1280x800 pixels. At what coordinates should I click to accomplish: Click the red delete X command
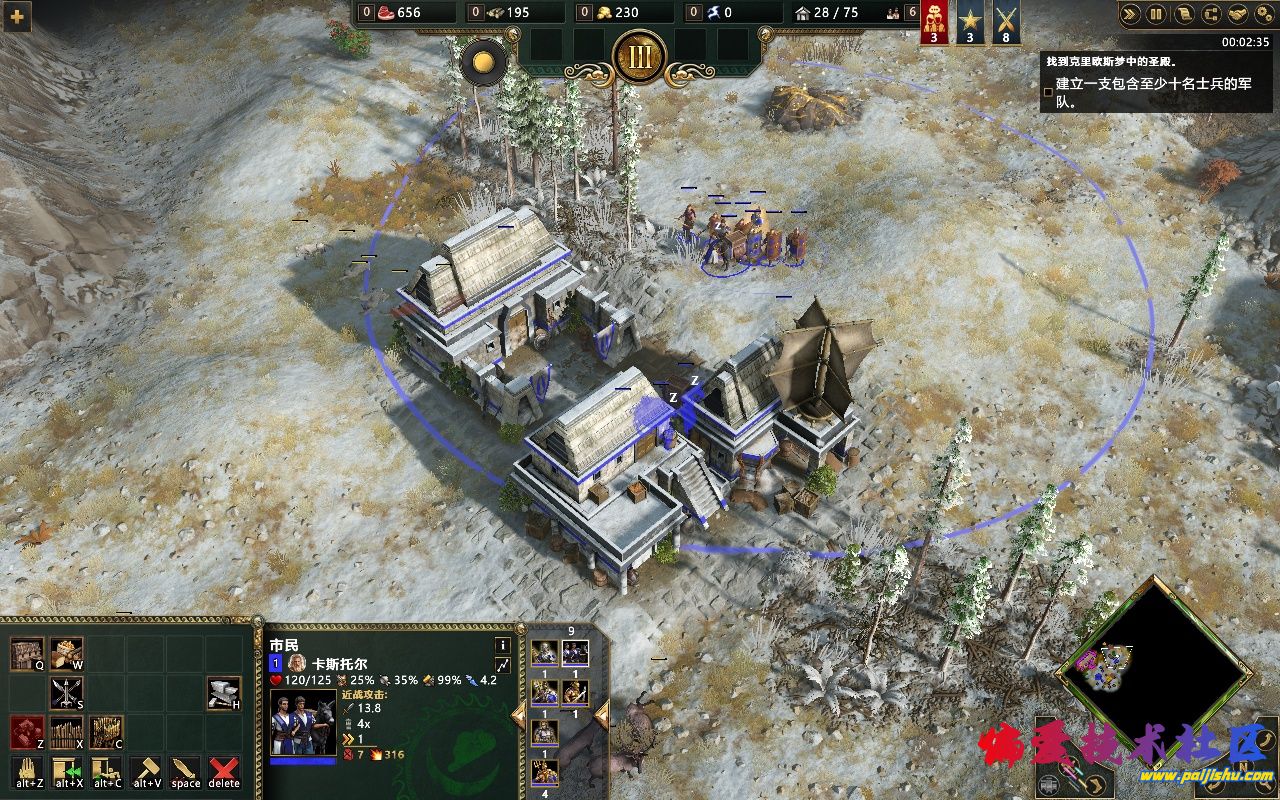[224, 771]
